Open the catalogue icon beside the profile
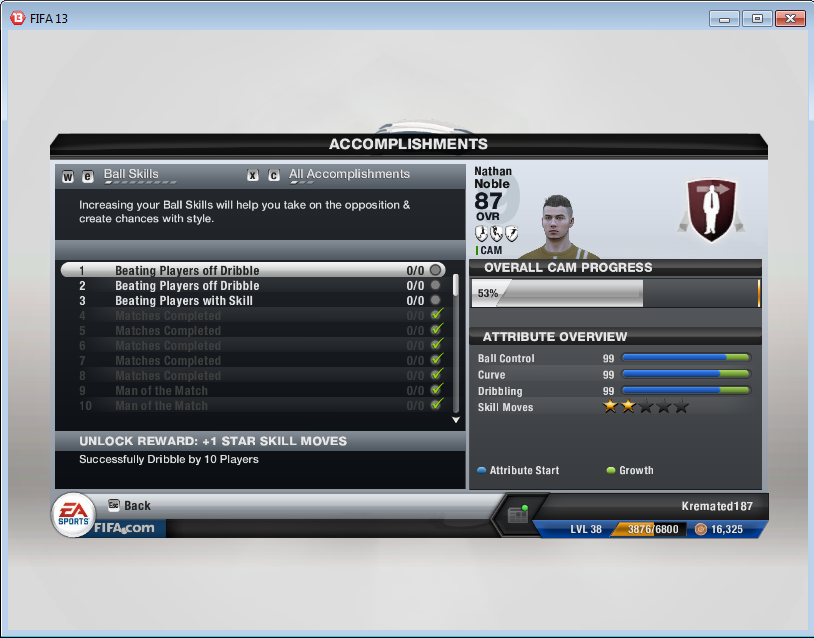This screenshot has height=638, width=814. pos(517,515)
